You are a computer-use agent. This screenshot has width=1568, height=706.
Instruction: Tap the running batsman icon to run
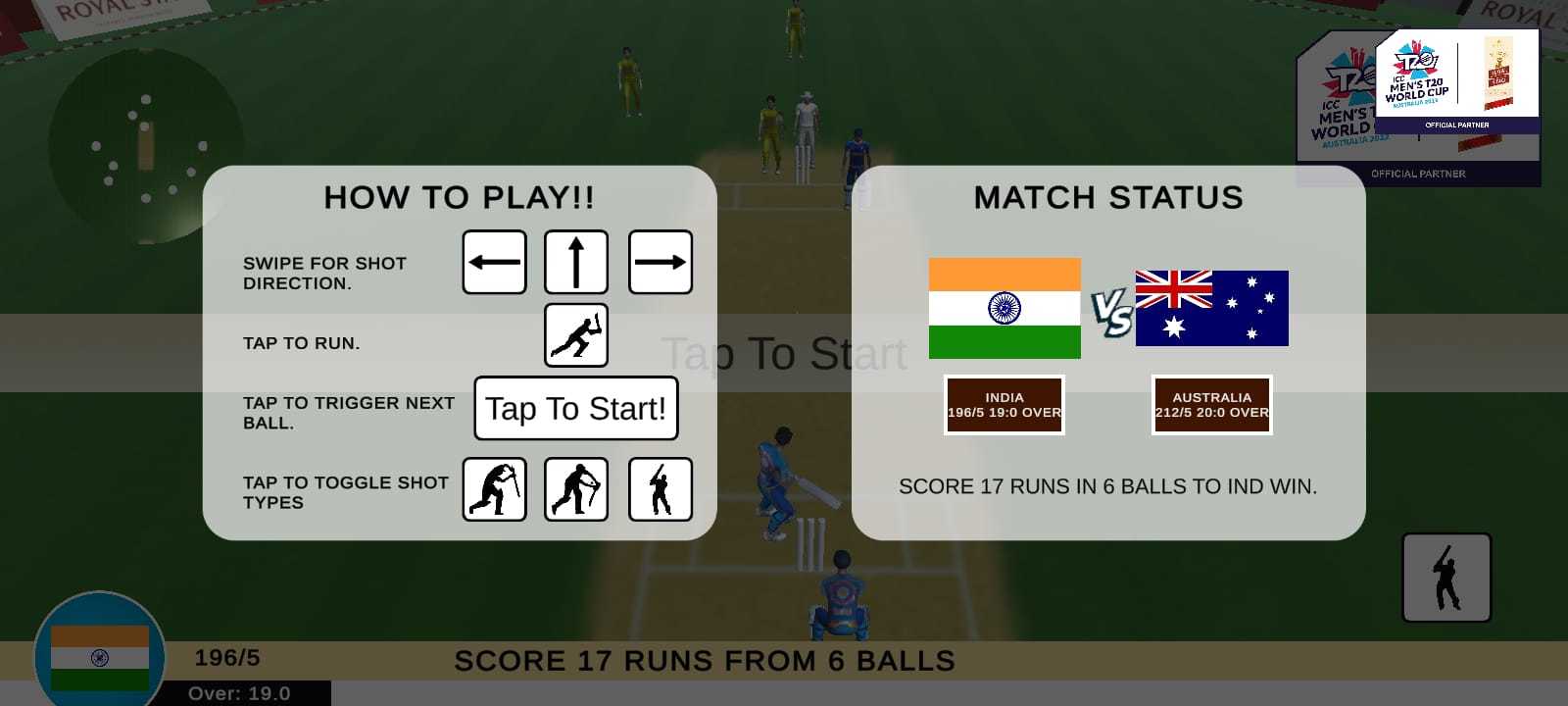pos(576,335)
